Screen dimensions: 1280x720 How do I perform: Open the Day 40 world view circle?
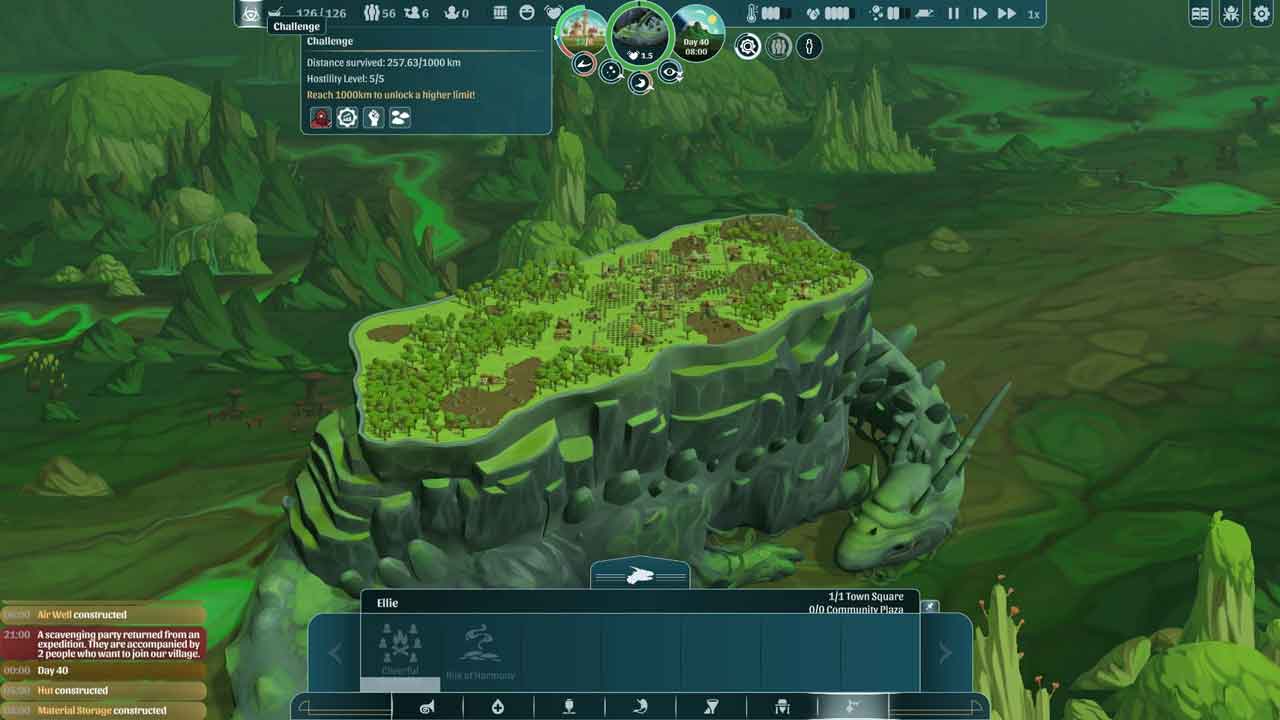point(698,34)
